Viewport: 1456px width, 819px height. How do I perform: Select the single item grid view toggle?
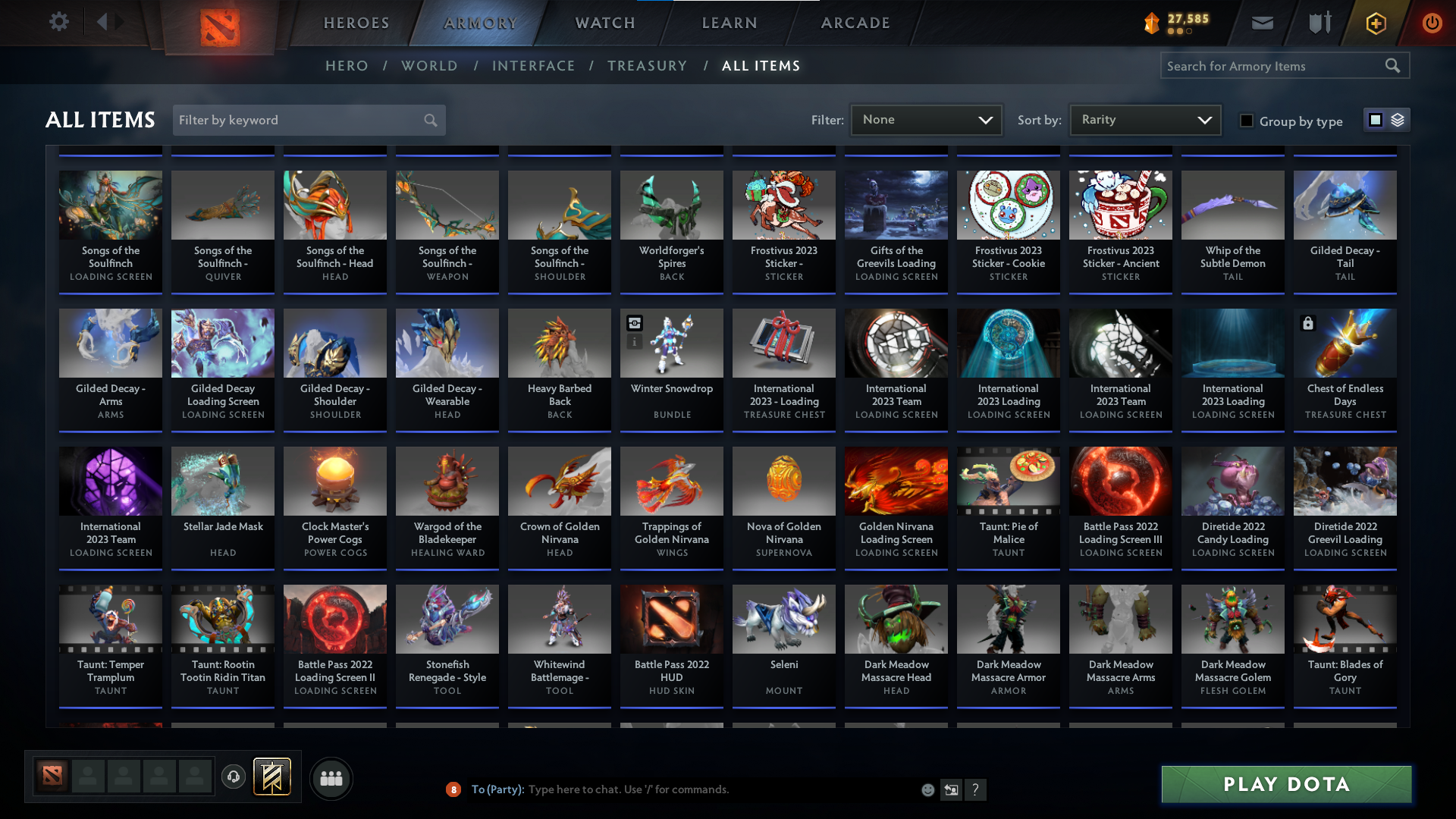click(x=1375, y=119)
